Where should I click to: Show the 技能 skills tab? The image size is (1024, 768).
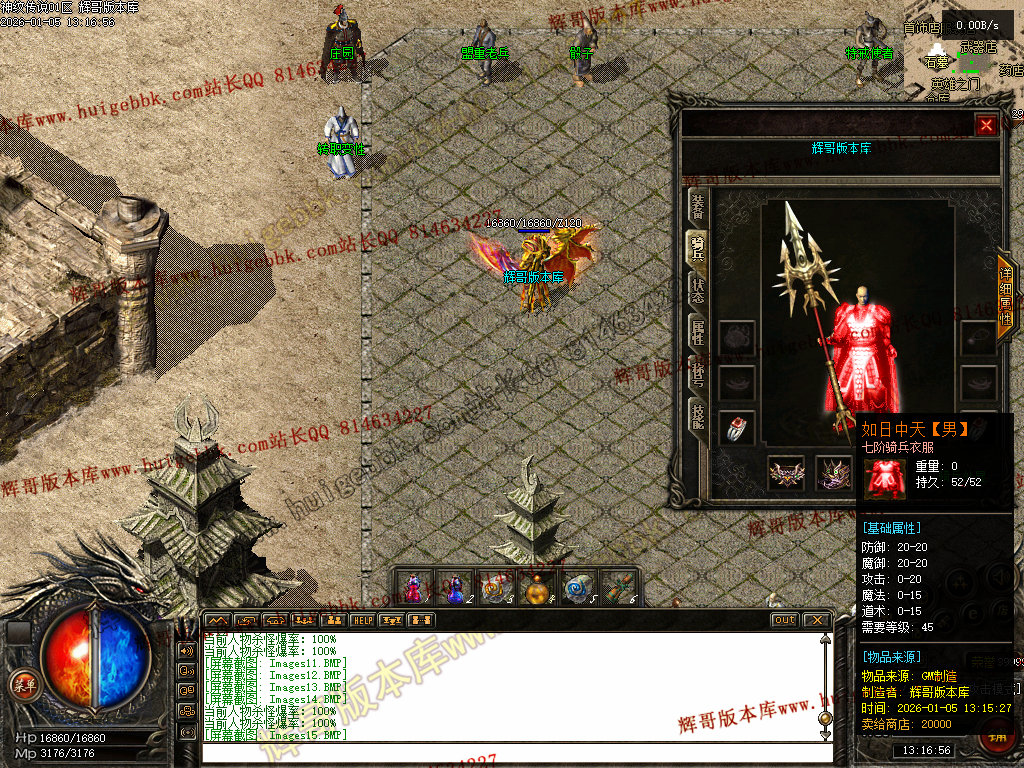coord(696,413)
